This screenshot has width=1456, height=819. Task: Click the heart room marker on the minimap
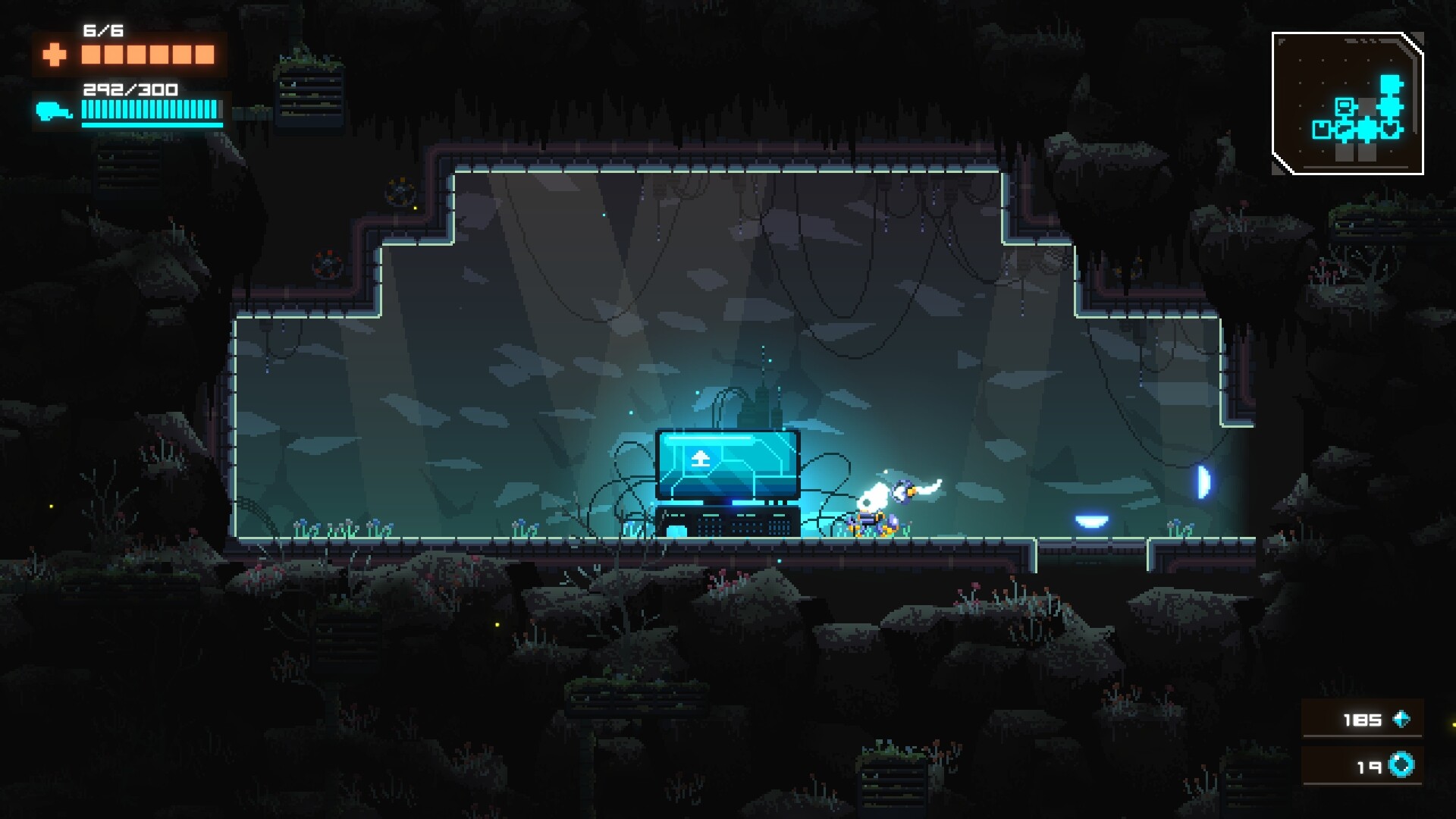coord(1391,129)
